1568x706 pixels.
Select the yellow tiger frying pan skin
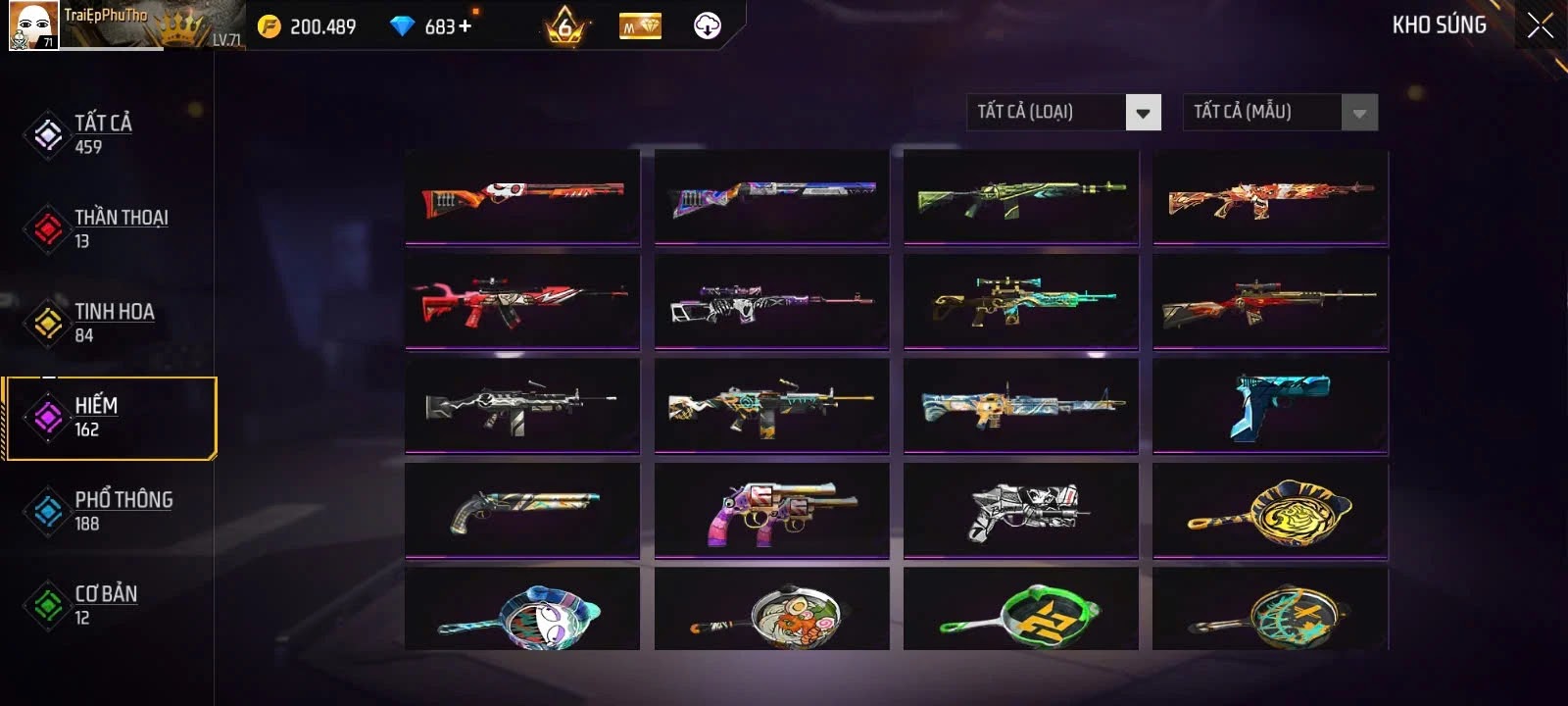pyautogui.click(x=1270, y=510)
